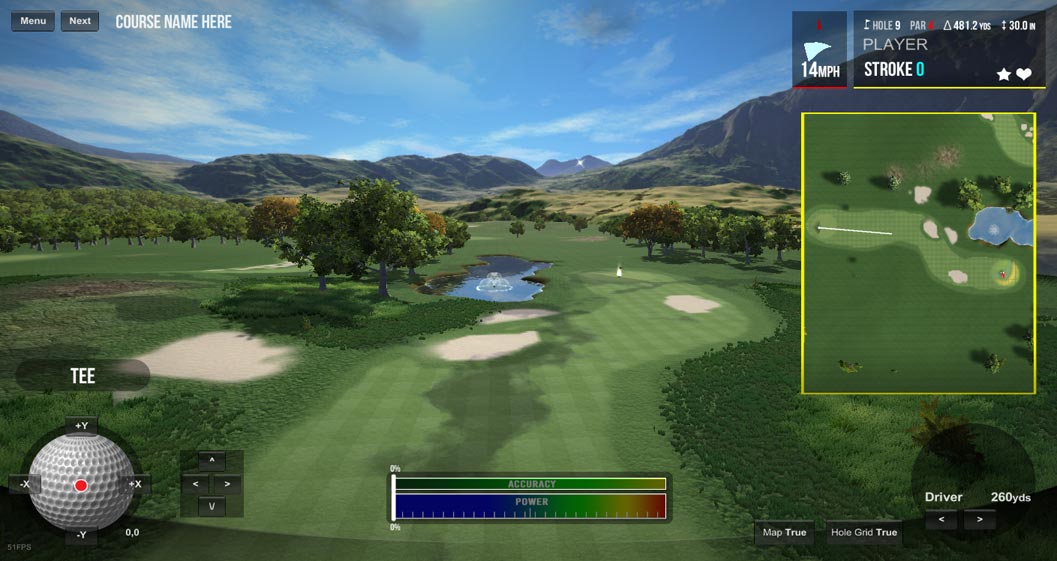Click the up arrow on the aim pad
Screen dimensions: 1057x561
pyautogui.click(x=211, y=461)
